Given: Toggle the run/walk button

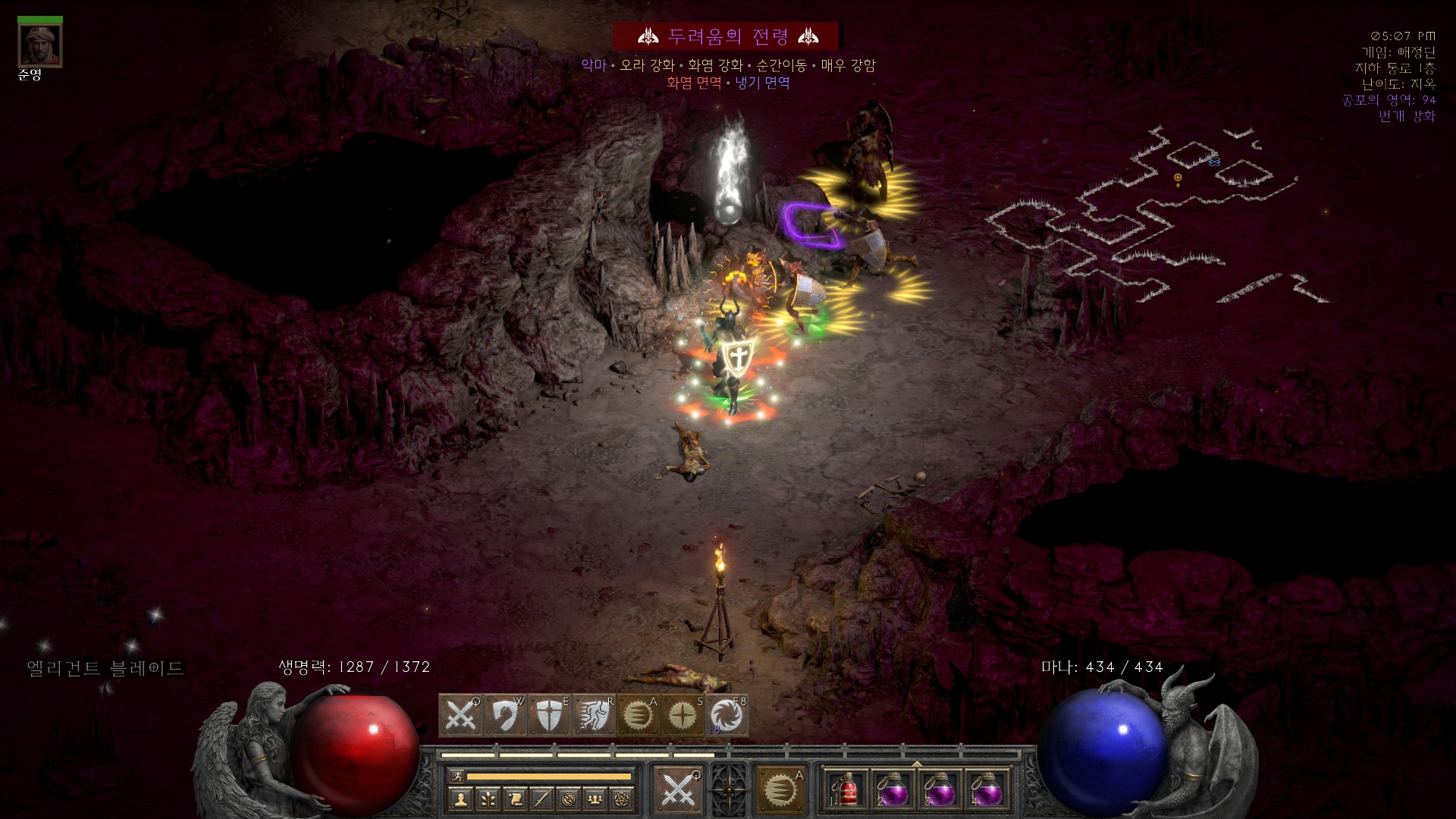Looking at the screenshot, I should click(456, 776).
